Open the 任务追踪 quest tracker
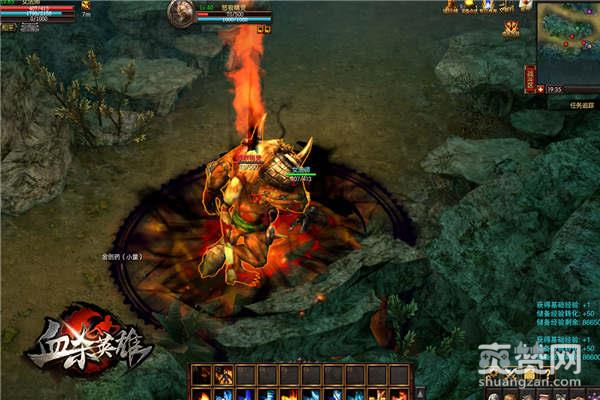The image size is (600, 400). [561, 102]
